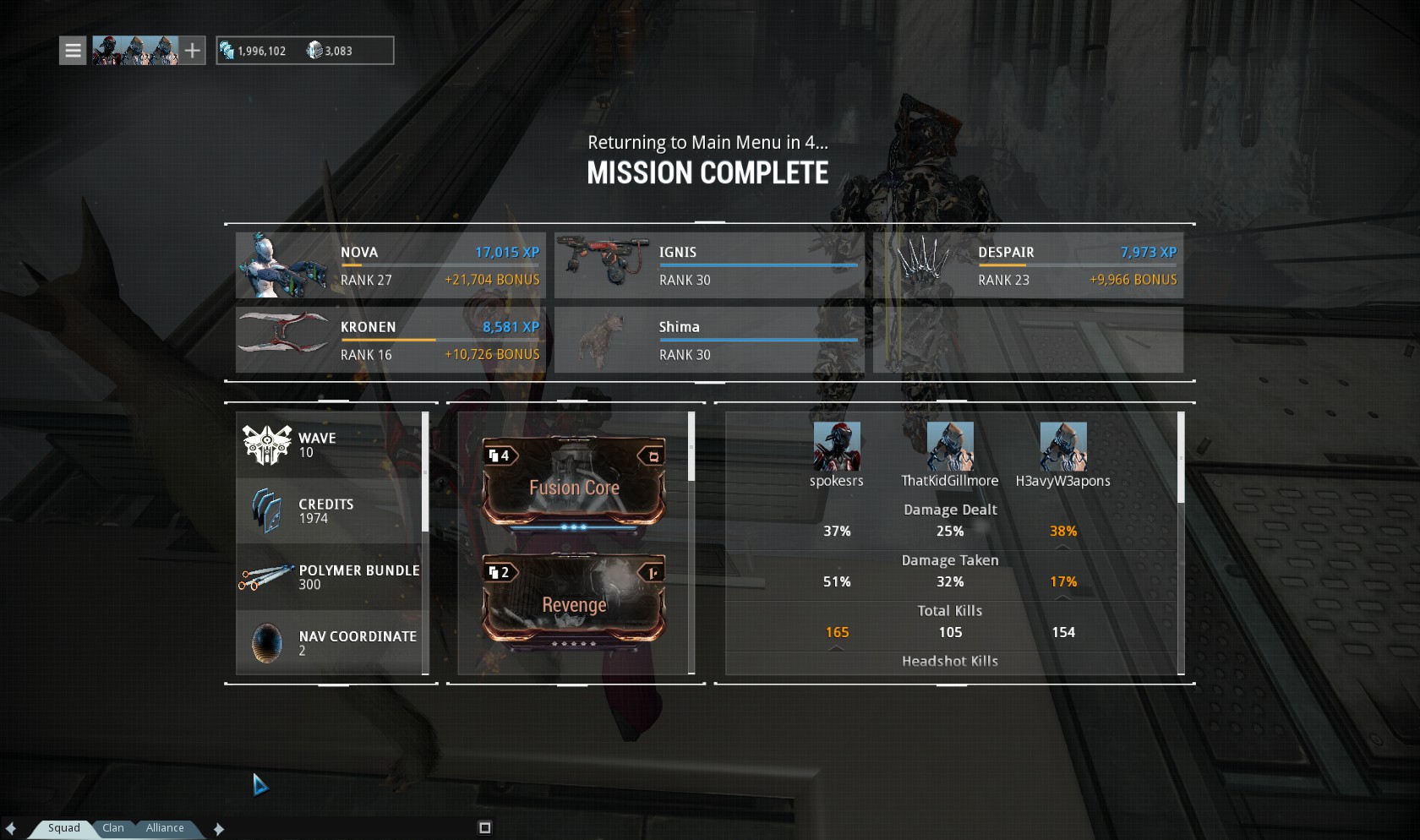Image resolution: width=1420 pixels, height=840 pixels.
Task: Select the Fusion Core mod card
Action: pos(574,483)
